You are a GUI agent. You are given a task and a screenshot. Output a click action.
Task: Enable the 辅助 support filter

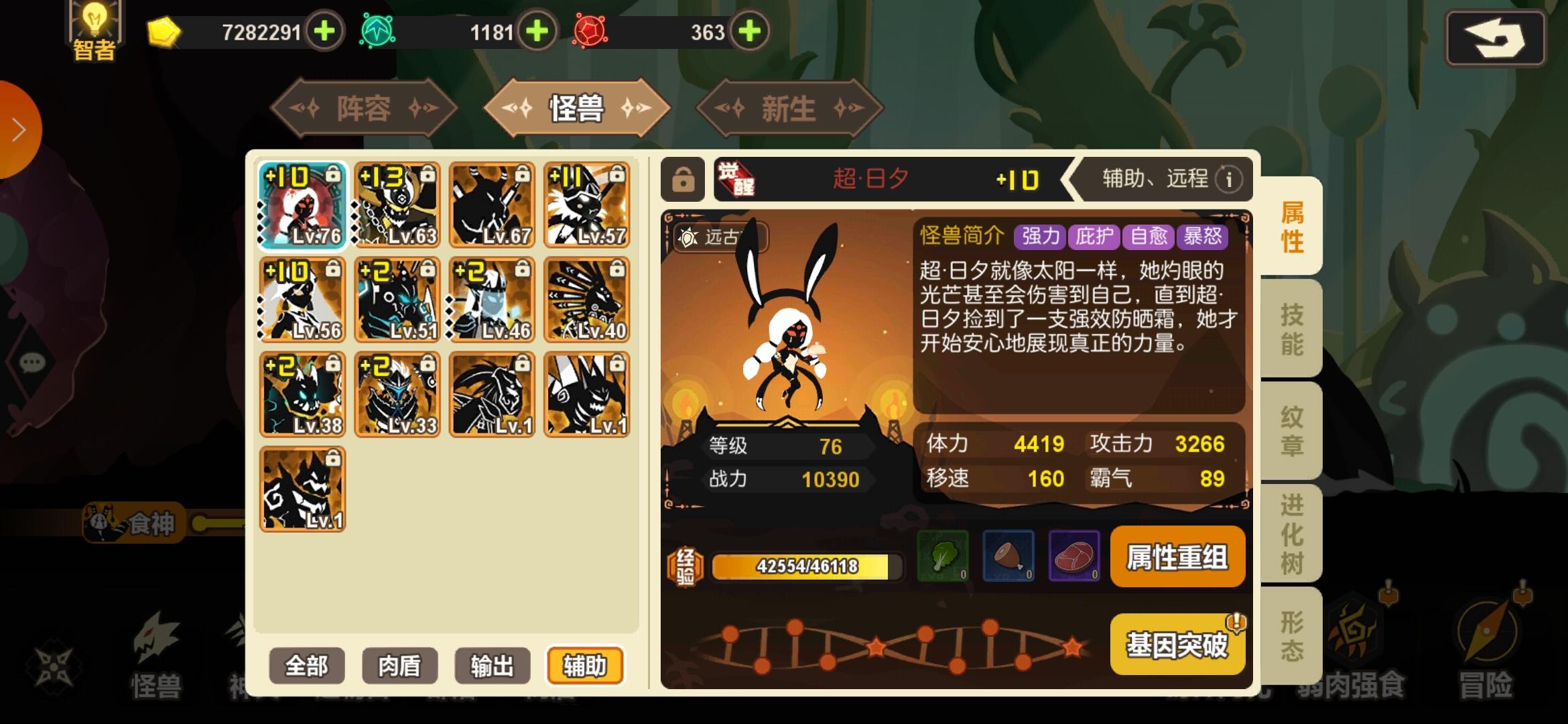coord(584,665)
